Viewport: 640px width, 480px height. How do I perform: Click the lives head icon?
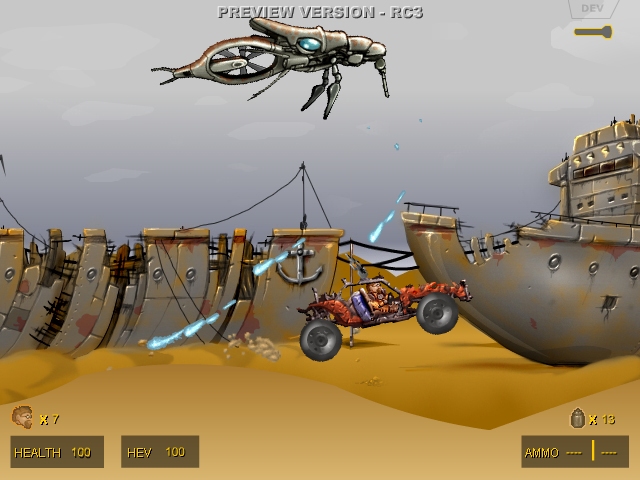[22, 417]
